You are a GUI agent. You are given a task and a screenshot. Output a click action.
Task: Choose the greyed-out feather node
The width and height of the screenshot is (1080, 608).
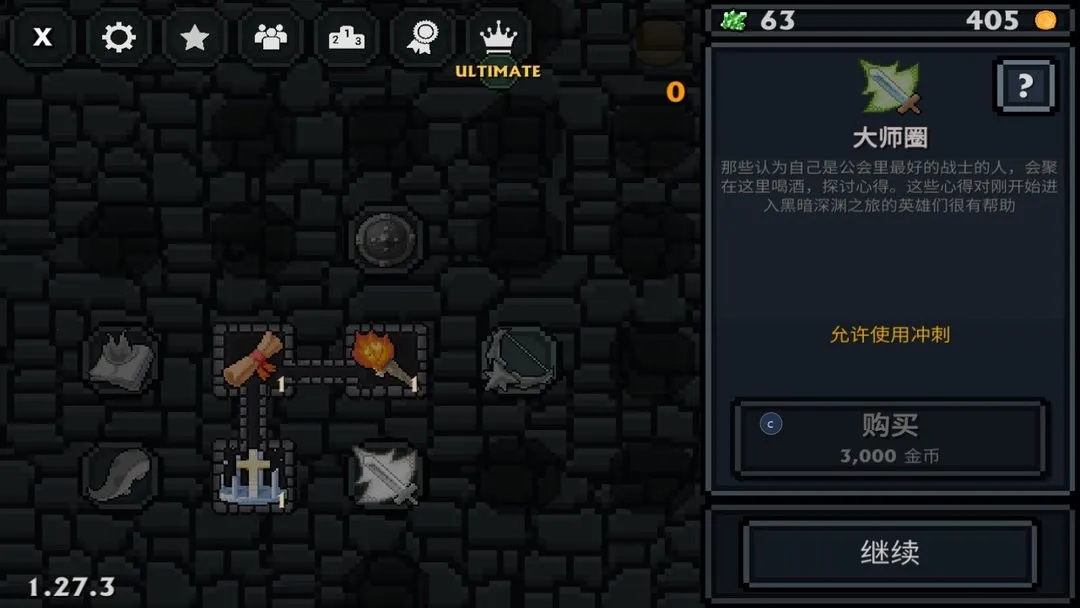(120, 474)
